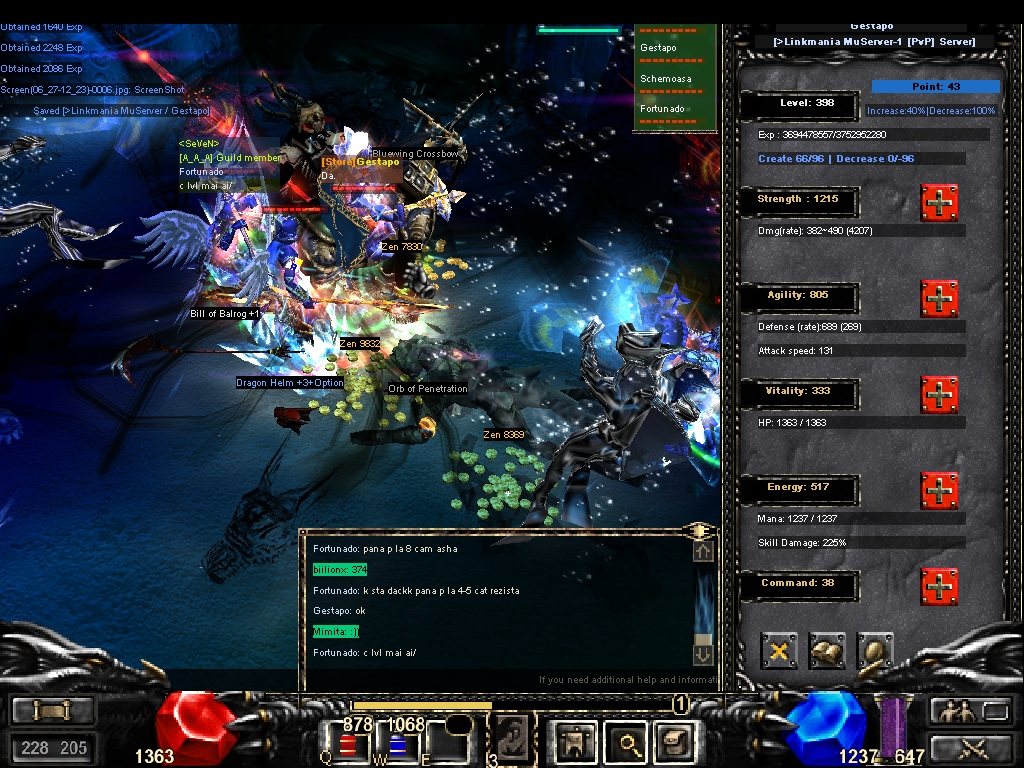Raise the Energy stat by one
The height and width of the screenshot is (768, 1024).
(x=939, y=491)
